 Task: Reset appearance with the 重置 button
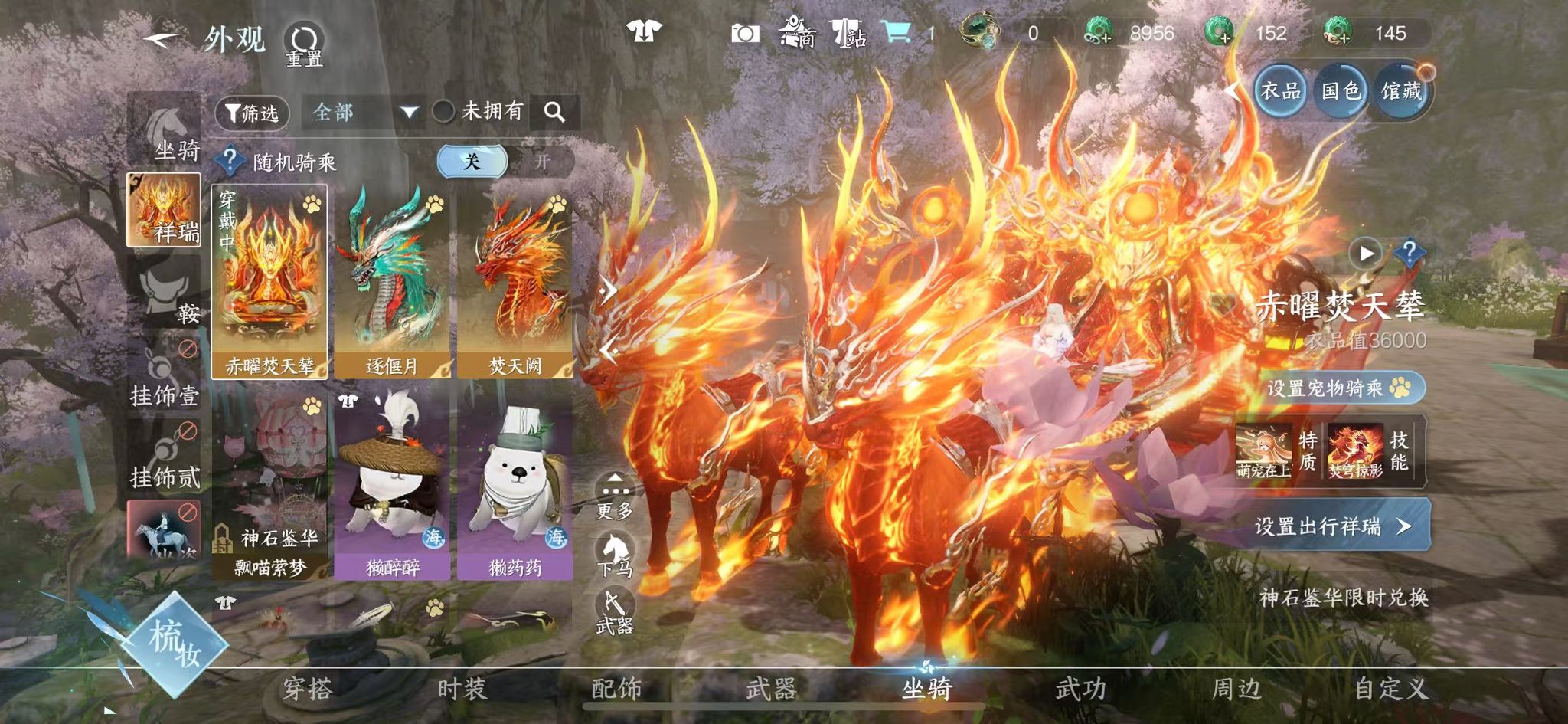point(304,44)
